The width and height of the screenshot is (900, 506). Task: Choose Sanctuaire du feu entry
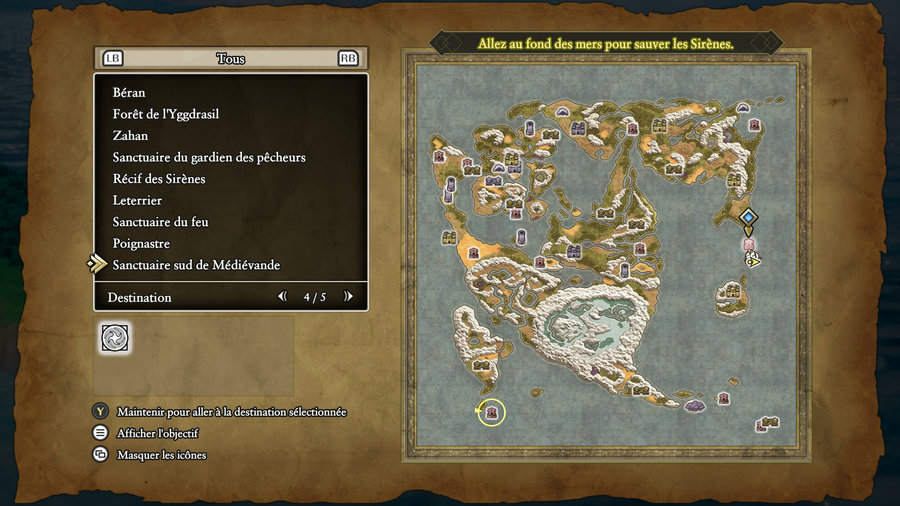161,222
